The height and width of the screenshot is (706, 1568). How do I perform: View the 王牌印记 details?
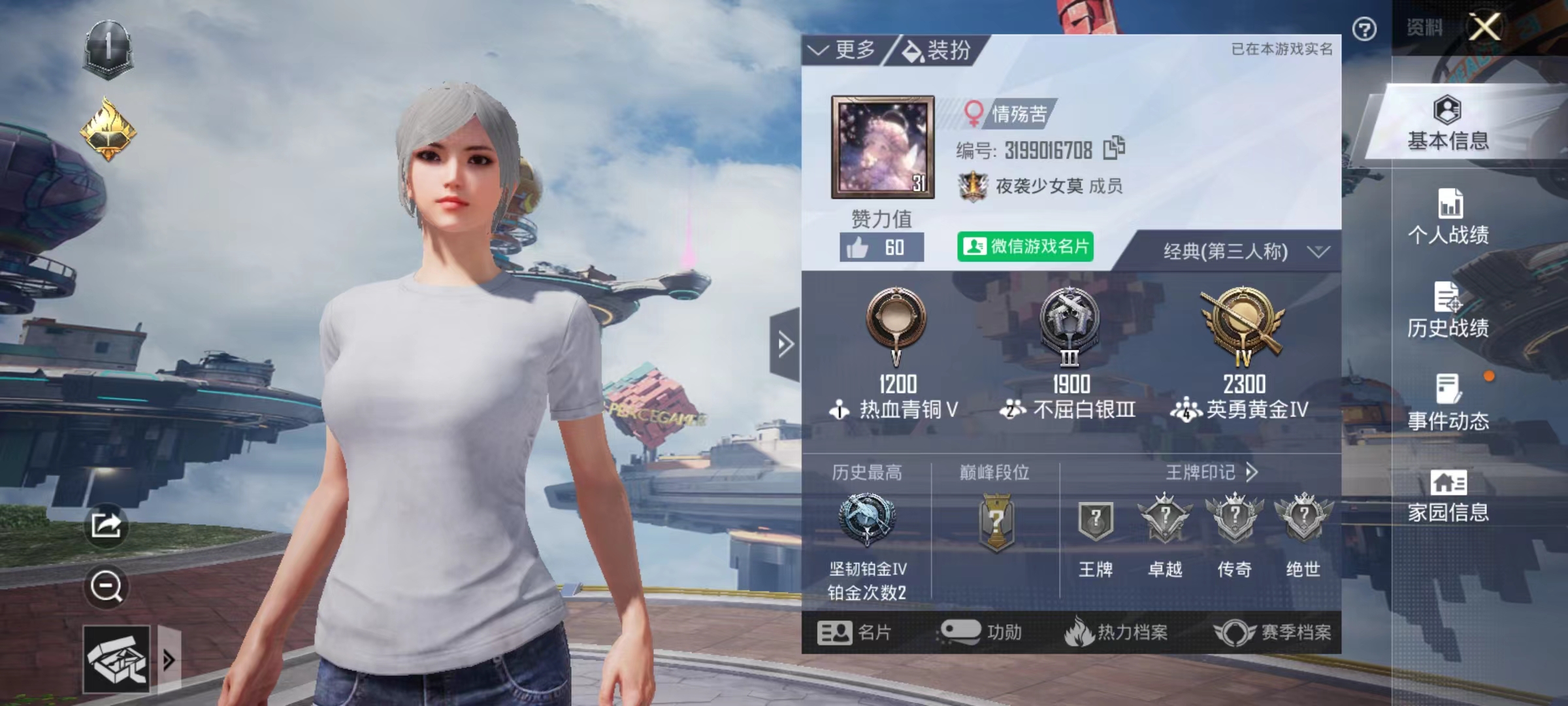click(1211, 472)
